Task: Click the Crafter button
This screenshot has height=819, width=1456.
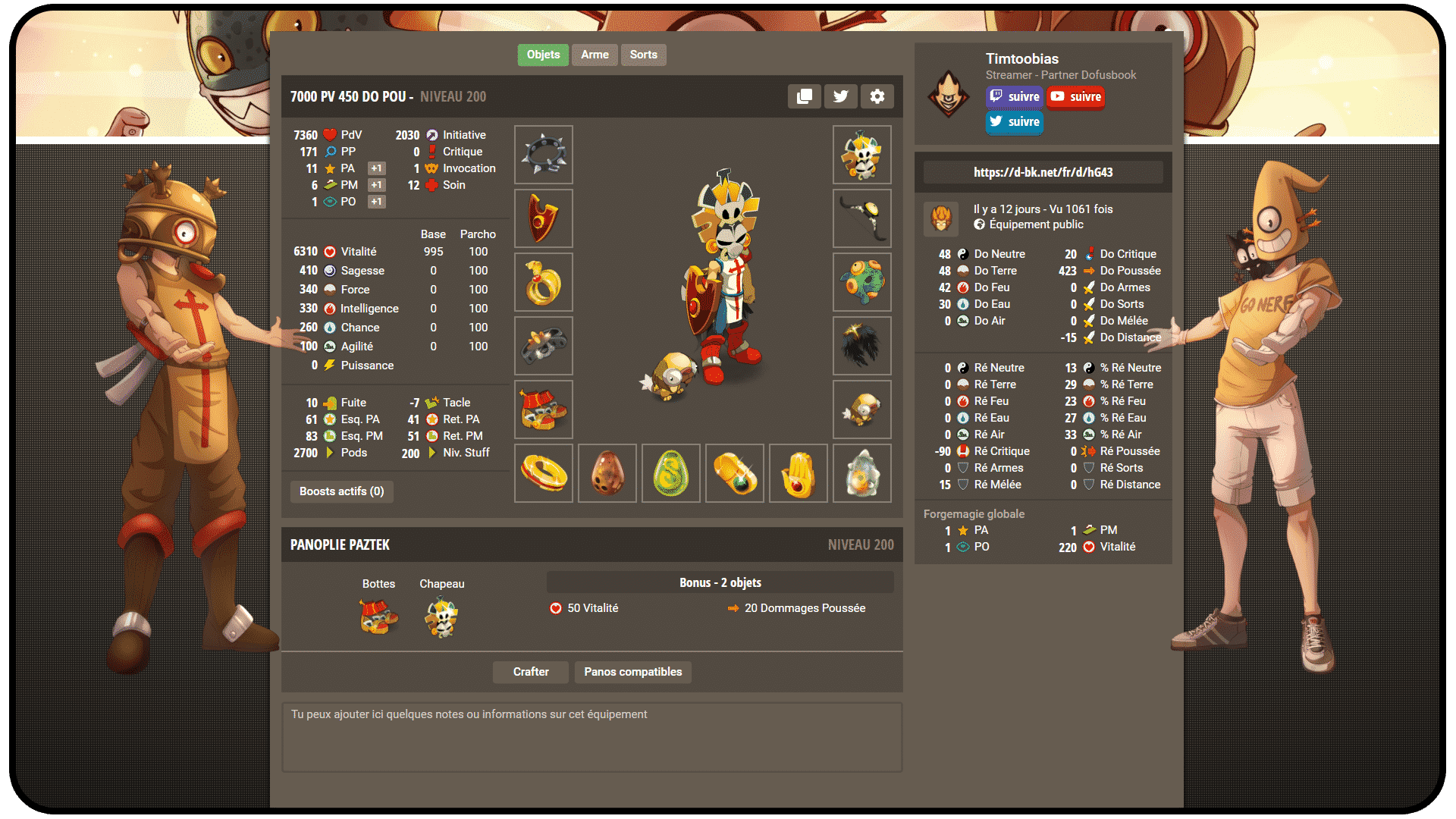Action: point(530,672)
